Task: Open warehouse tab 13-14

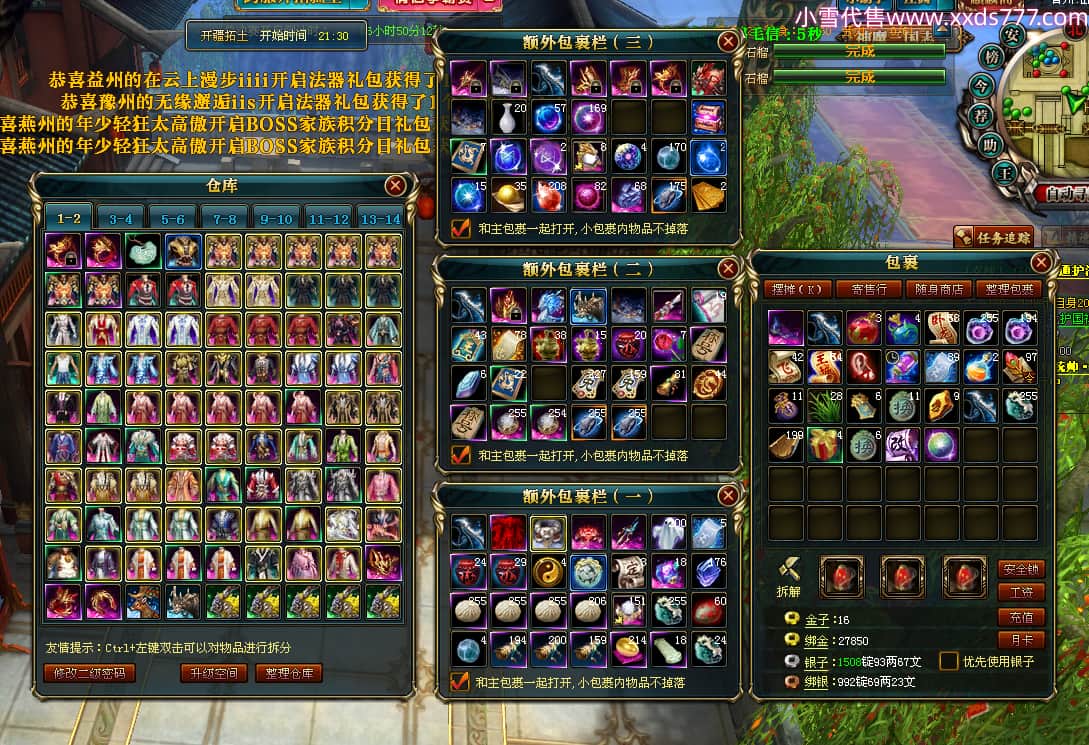Action: click(x=381, y=218)
